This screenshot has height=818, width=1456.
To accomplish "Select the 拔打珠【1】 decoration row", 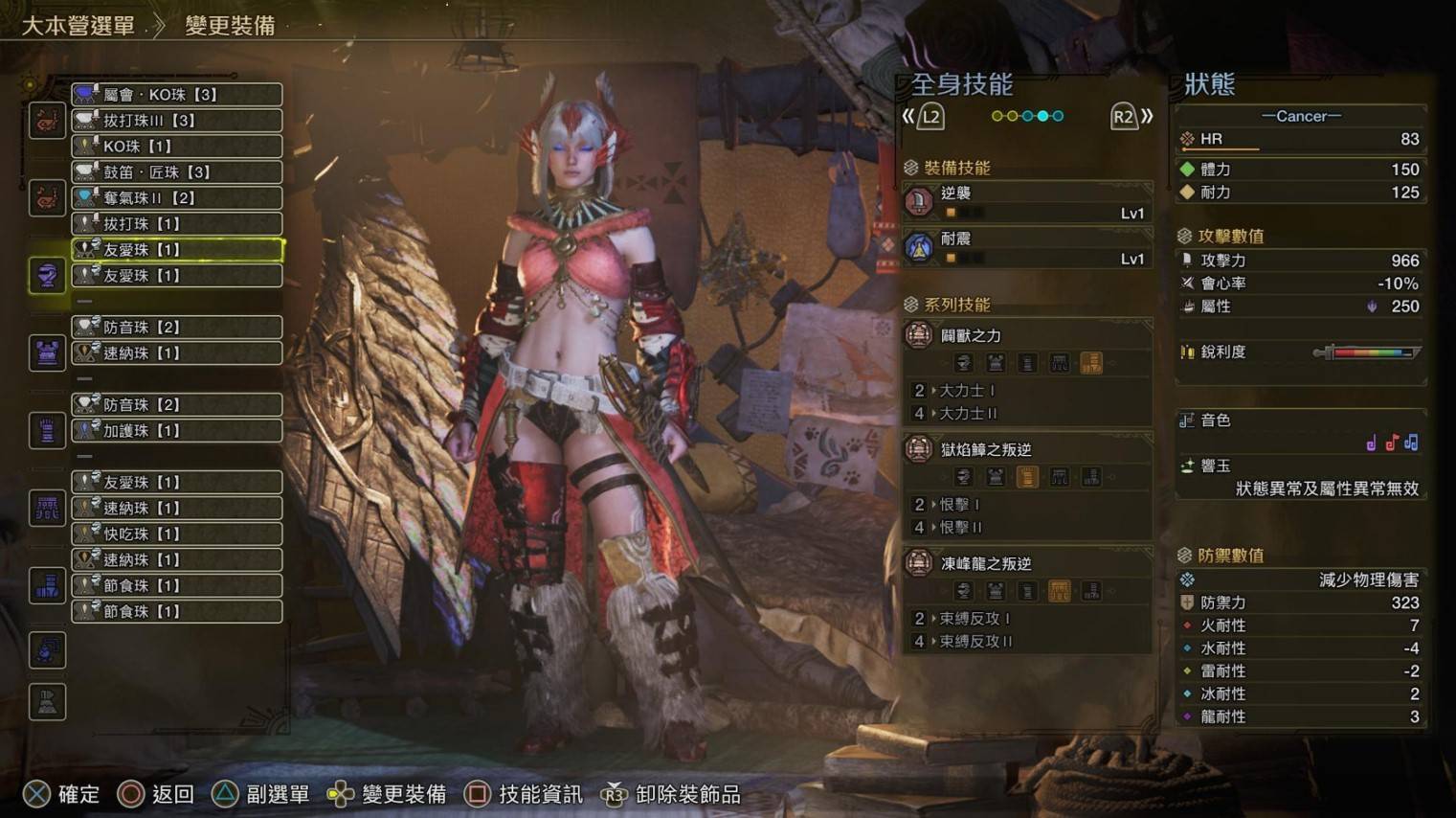I will [x=177, y=224].
